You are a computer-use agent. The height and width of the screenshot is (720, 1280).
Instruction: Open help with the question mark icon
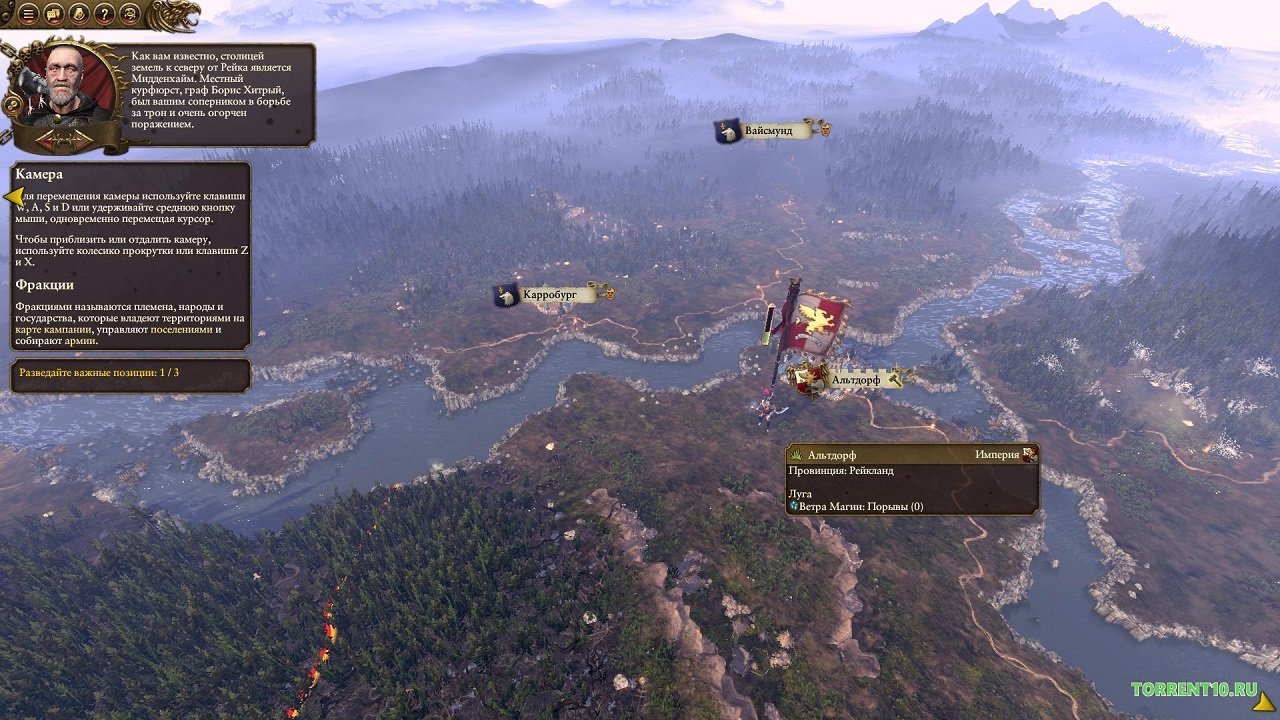click(x=104, y=14)
